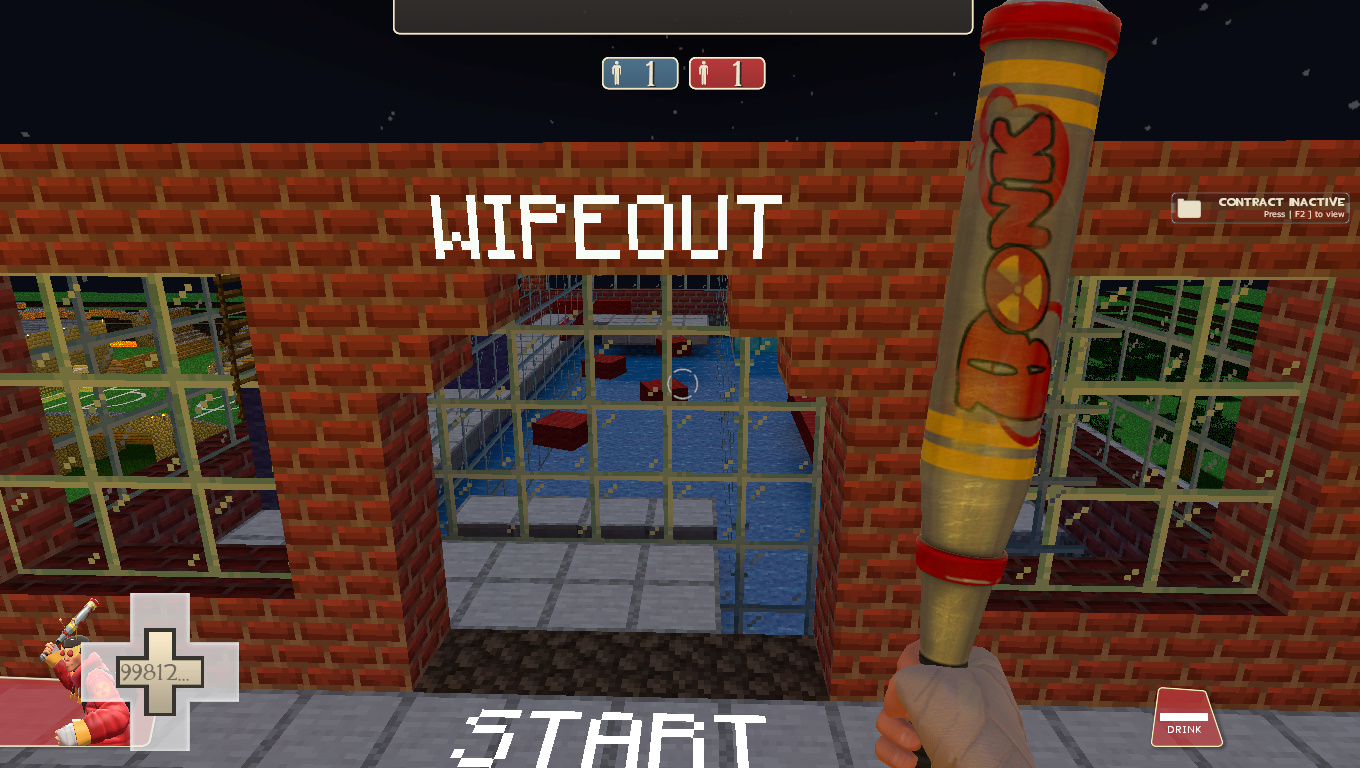Click the BLU team player count icon

(x=639, y=72)
